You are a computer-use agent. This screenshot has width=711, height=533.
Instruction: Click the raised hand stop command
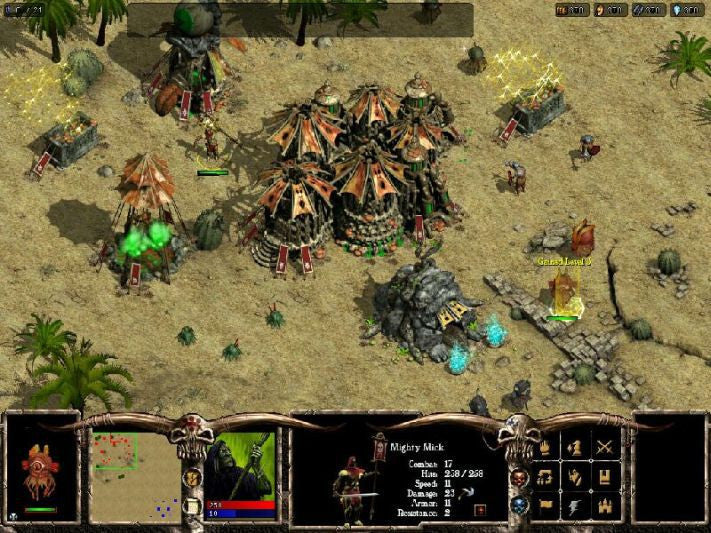547,448
